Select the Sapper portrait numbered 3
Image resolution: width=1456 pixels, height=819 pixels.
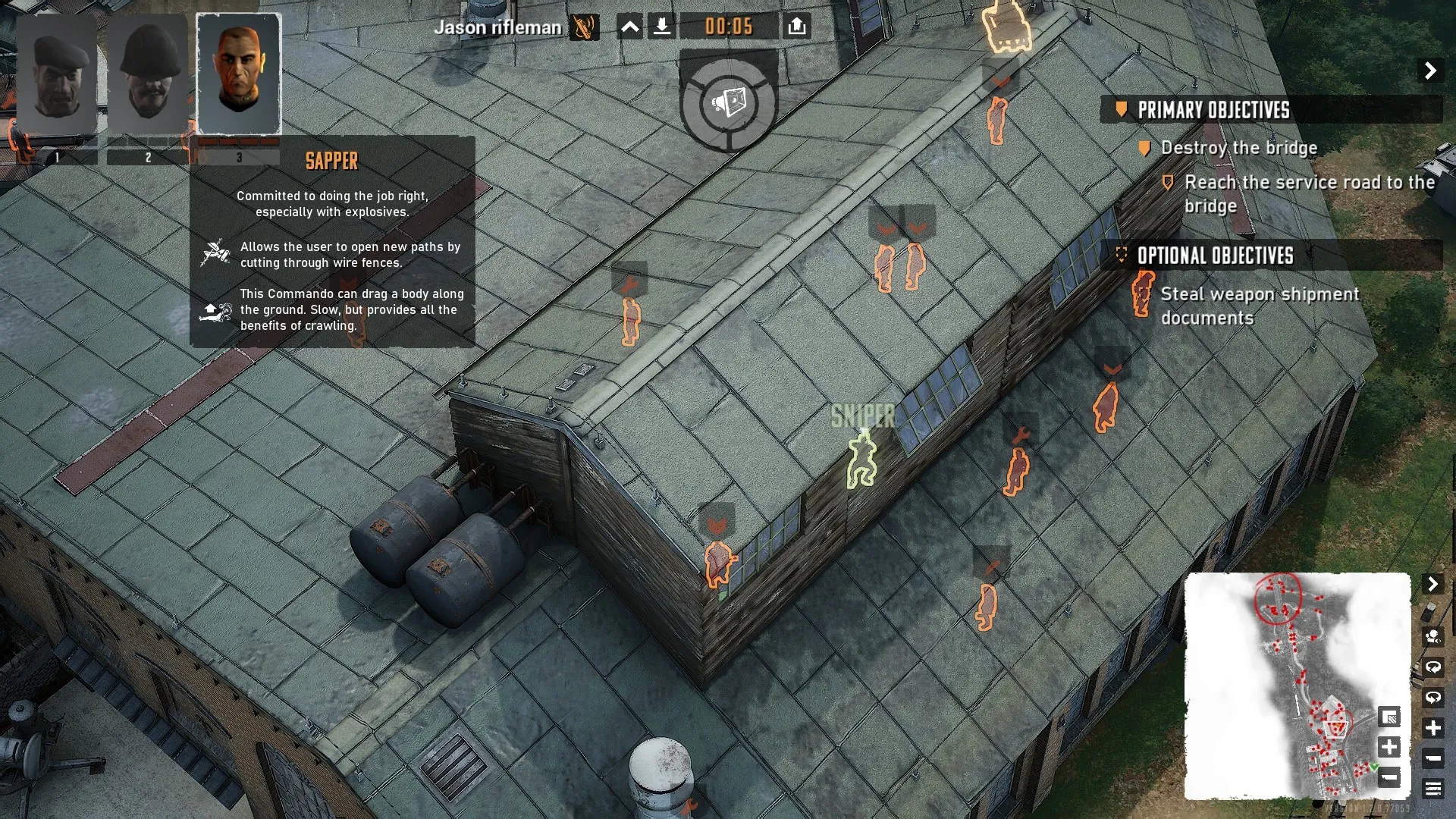[x=239, y=76]
